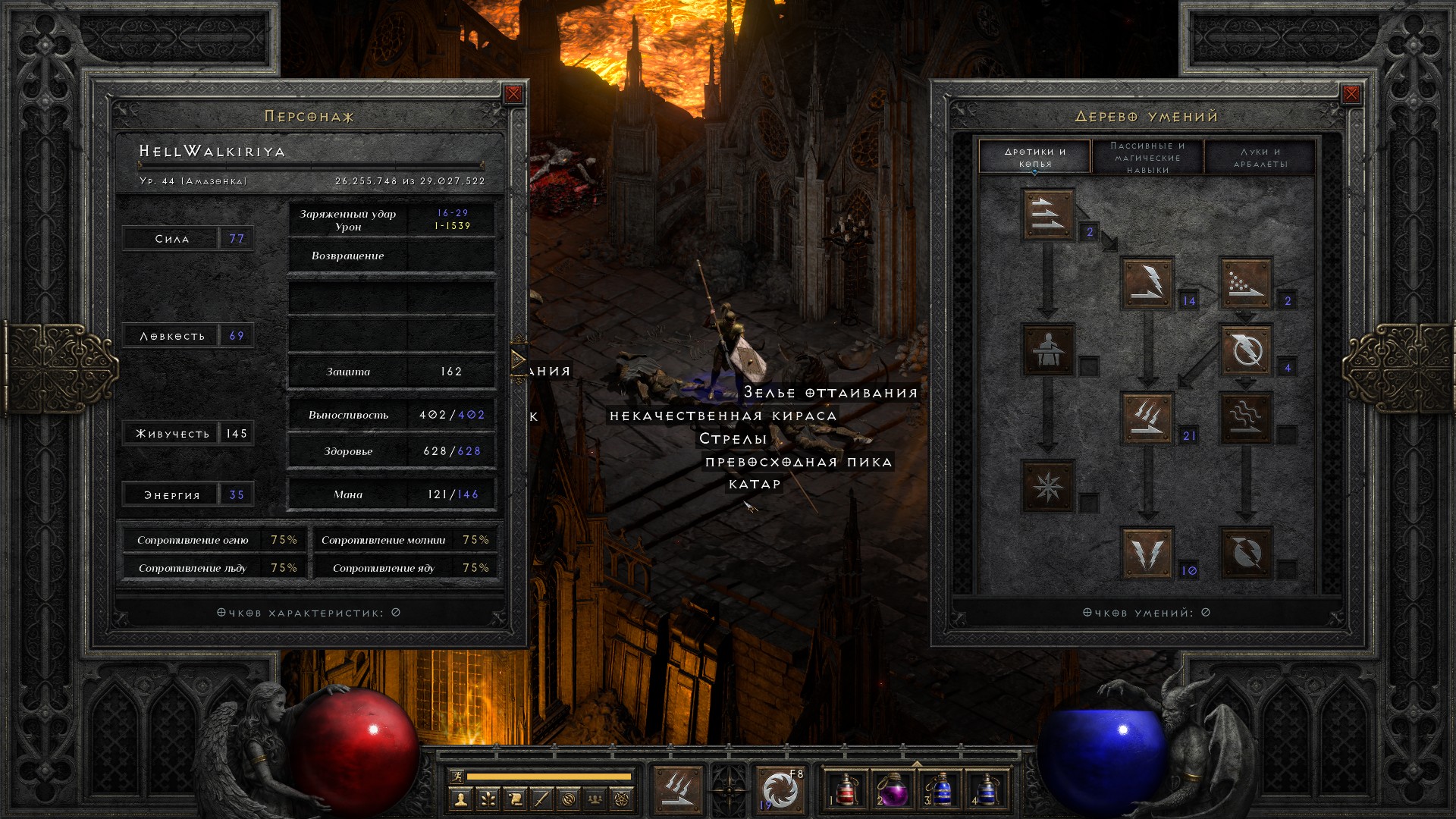Screen dimensions: 1456x819
Task: Drink the purple rejuvenation potion
Action: point(893,790)
